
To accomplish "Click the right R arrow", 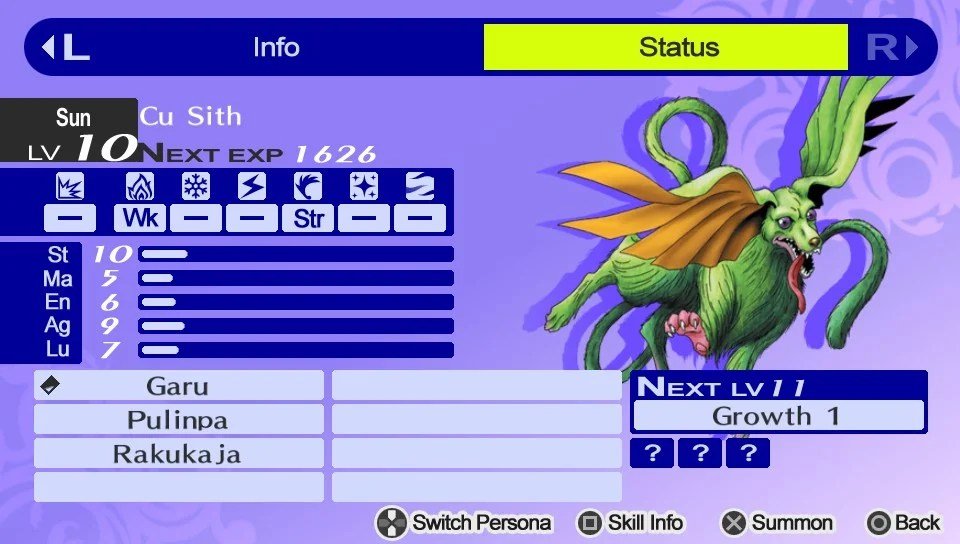I will coord(892,47).
